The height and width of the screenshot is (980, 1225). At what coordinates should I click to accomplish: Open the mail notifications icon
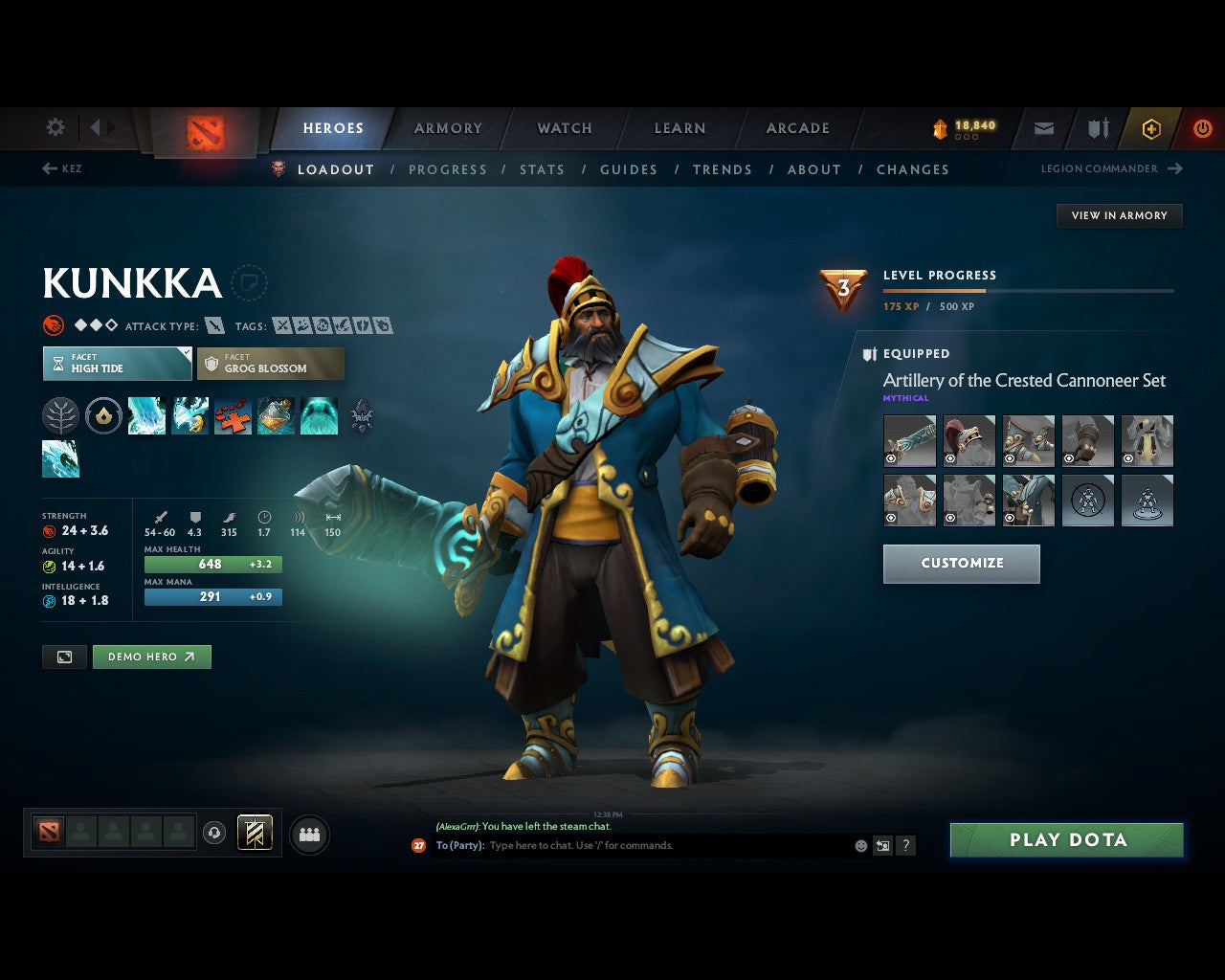click(1043, 128)
